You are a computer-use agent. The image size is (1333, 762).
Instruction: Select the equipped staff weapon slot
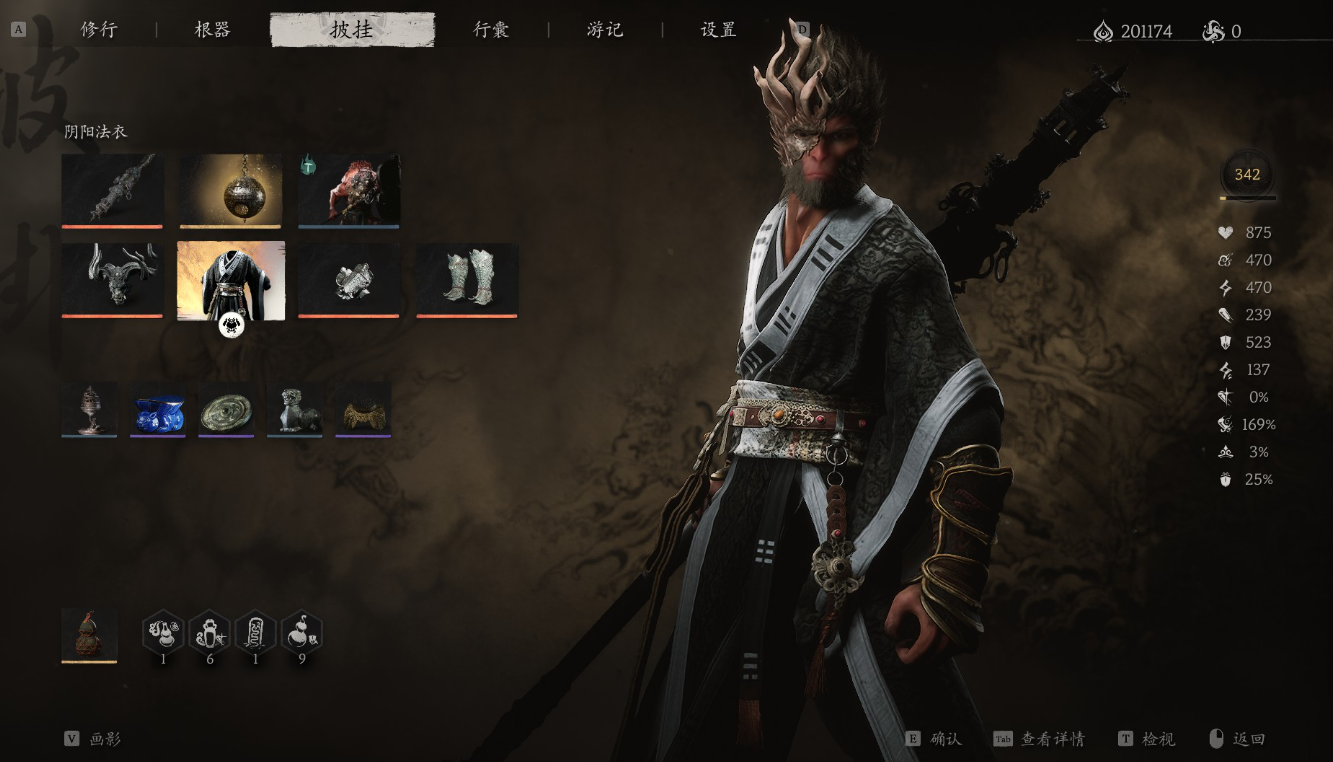[x=112, y=189]
